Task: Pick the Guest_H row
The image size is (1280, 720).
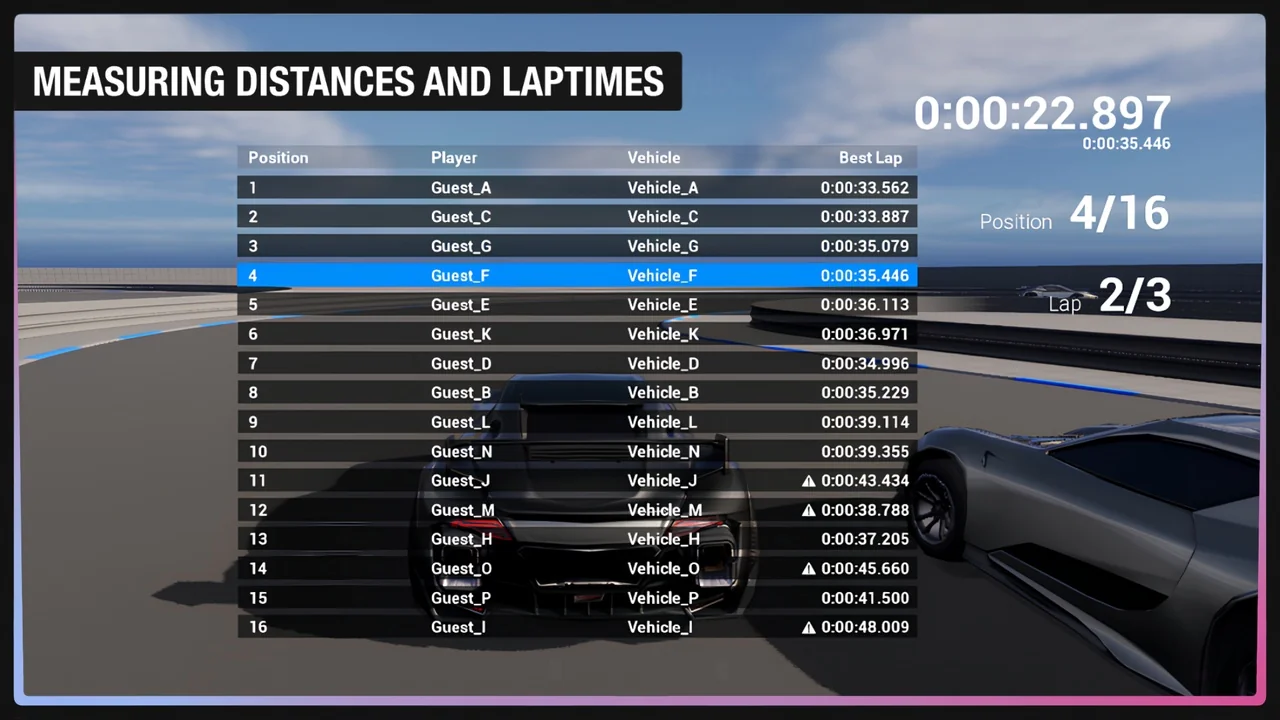Action: (577, 539)
